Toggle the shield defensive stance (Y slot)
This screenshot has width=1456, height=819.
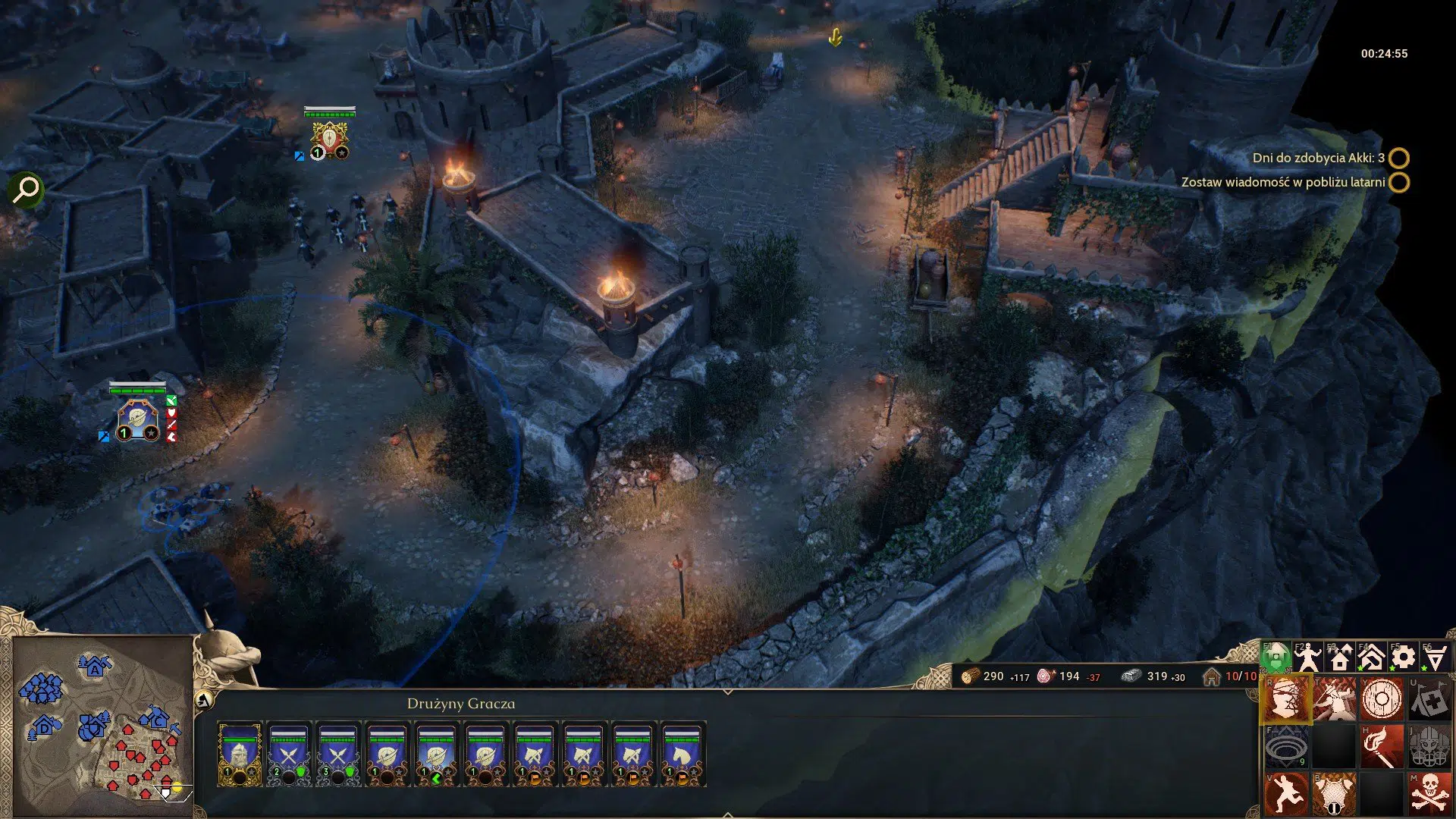[x=1381, y=698]
